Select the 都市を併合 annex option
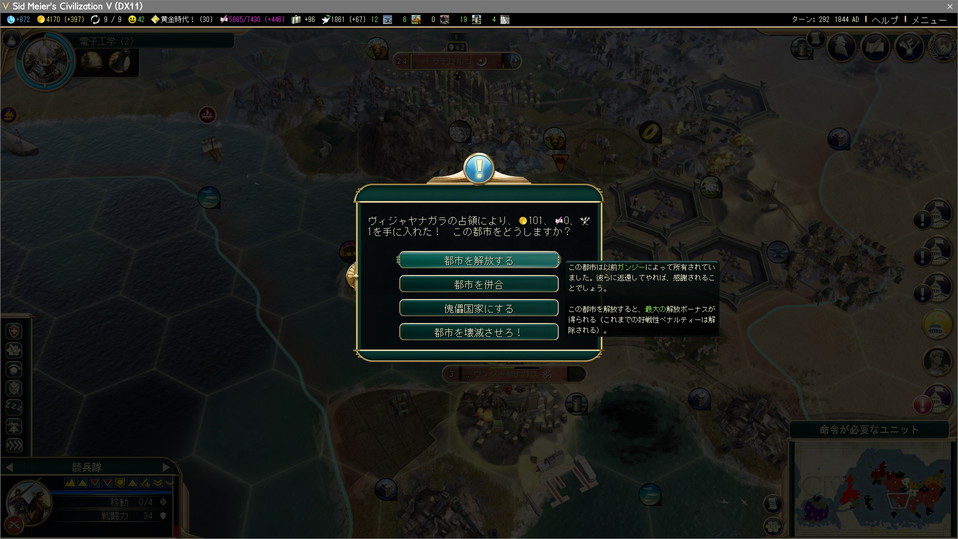Viewport: 958px width, 539px height. [x=478, y=284]
